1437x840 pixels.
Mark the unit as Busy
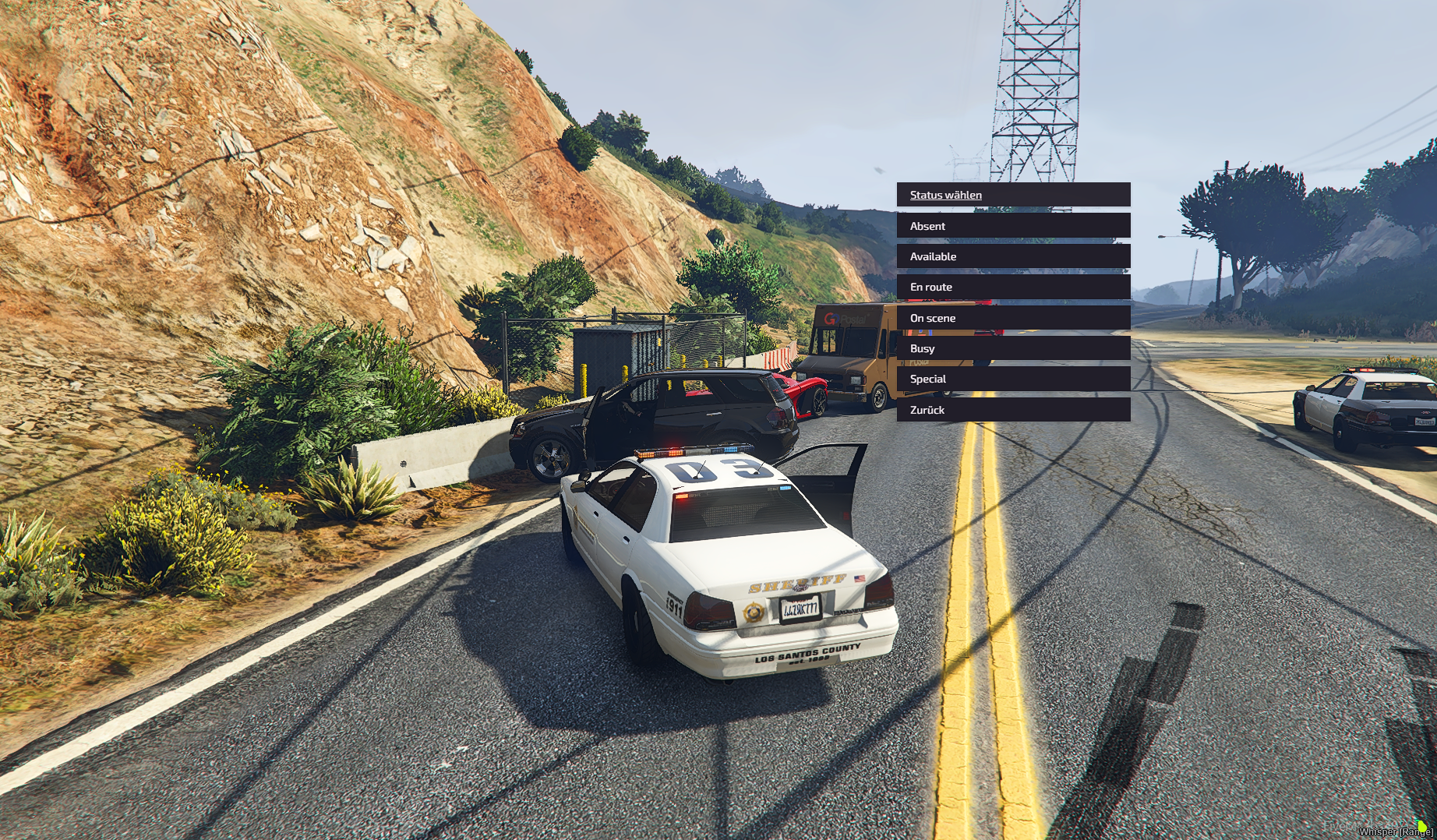[1012, 348]
